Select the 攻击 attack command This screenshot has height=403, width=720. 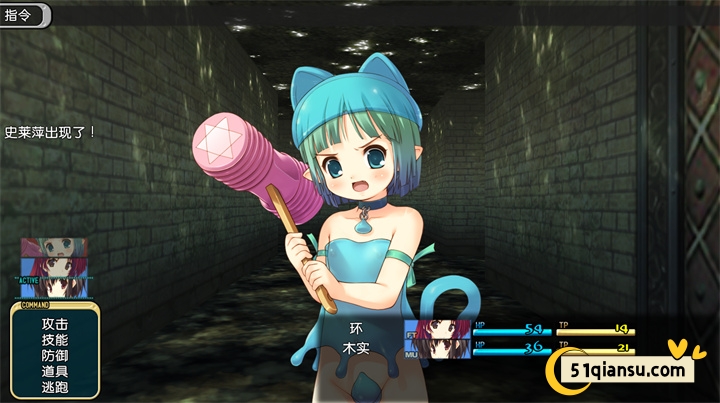55,324
